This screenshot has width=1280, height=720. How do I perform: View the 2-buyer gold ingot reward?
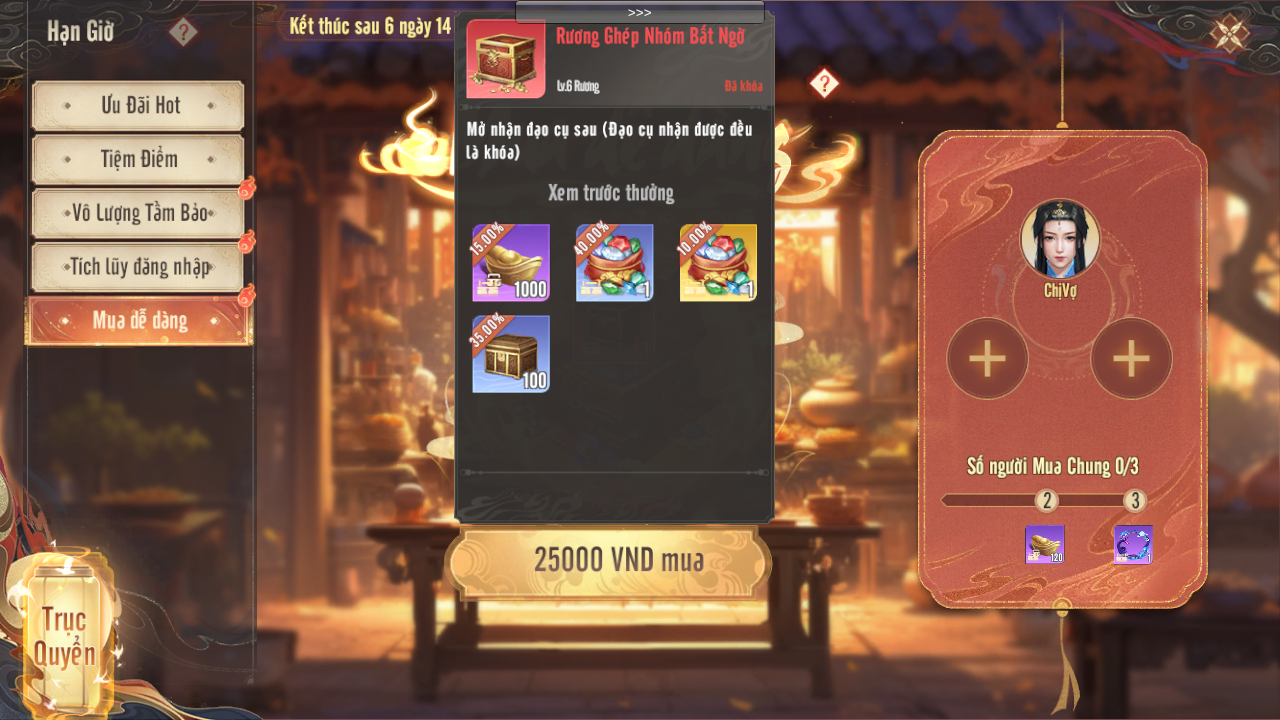point(1044,545)
